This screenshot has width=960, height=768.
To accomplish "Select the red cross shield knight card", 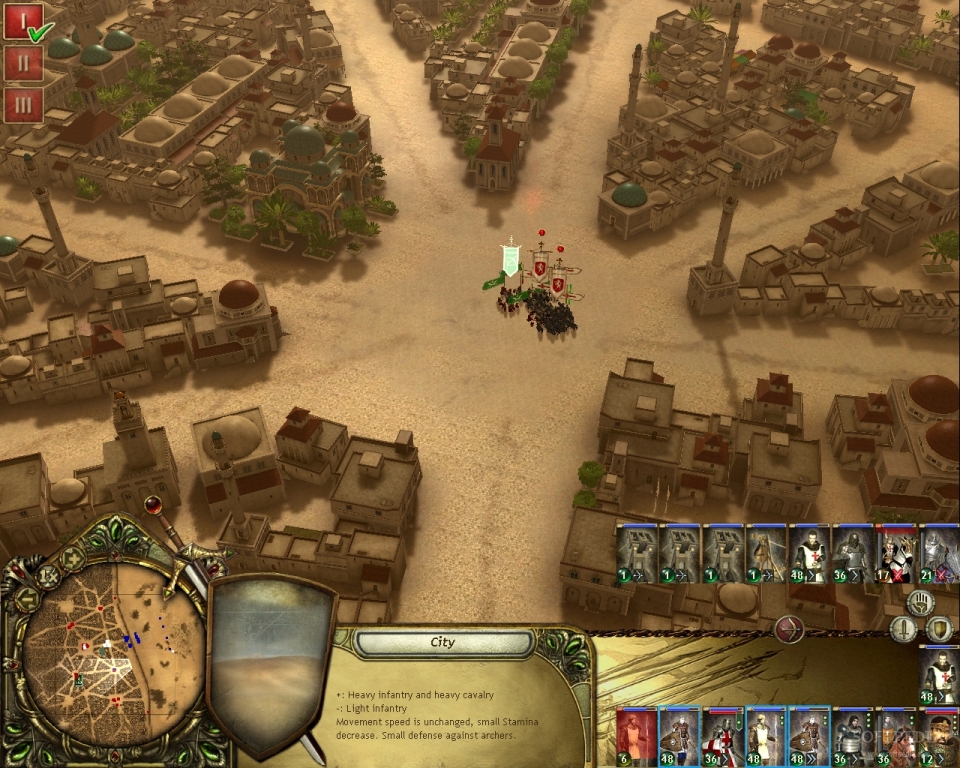I will coord(722,737).
